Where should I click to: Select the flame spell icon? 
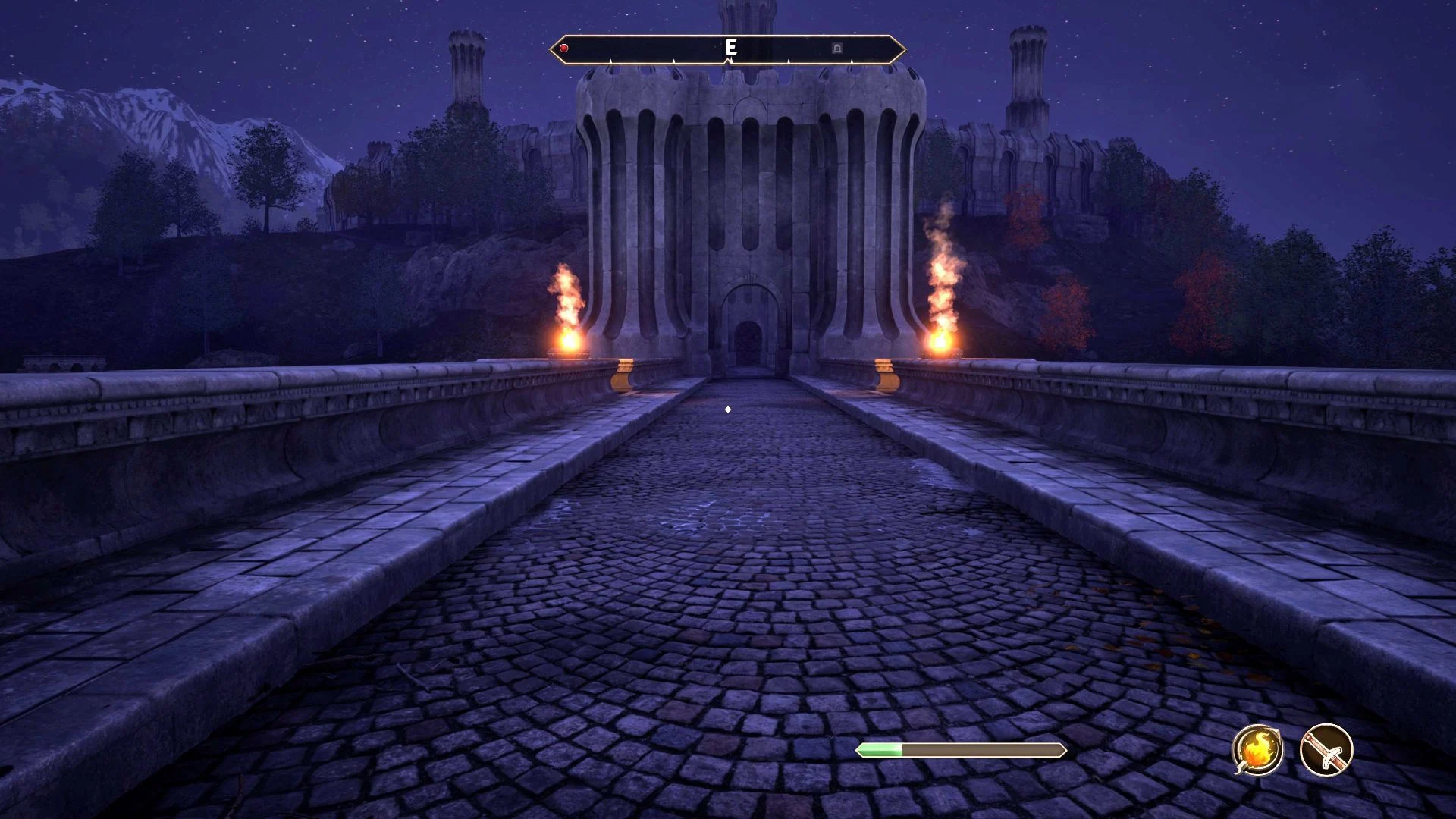coord(1257,749)
